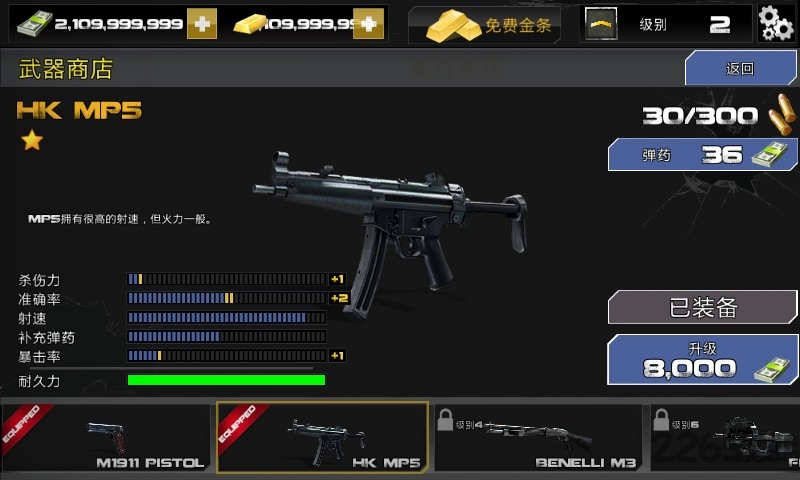Go back with the 返回 button
Image resolution: width=800 pixels, height=480 pixels.
[x=740, y=69]
